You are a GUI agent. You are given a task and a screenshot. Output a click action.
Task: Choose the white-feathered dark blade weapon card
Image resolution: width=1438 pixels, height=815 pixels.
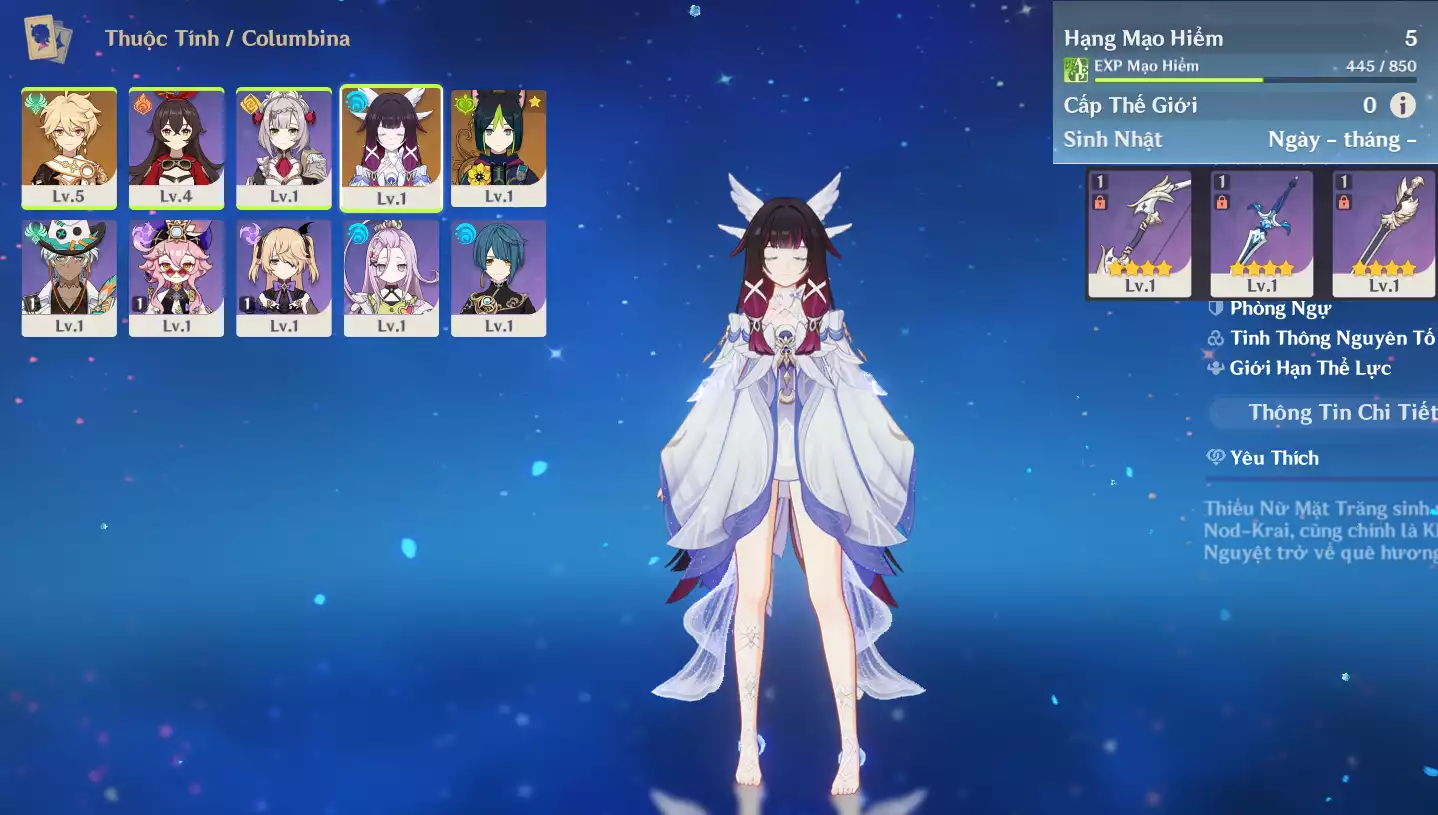pyautogui.click(x=1384, y=233)
